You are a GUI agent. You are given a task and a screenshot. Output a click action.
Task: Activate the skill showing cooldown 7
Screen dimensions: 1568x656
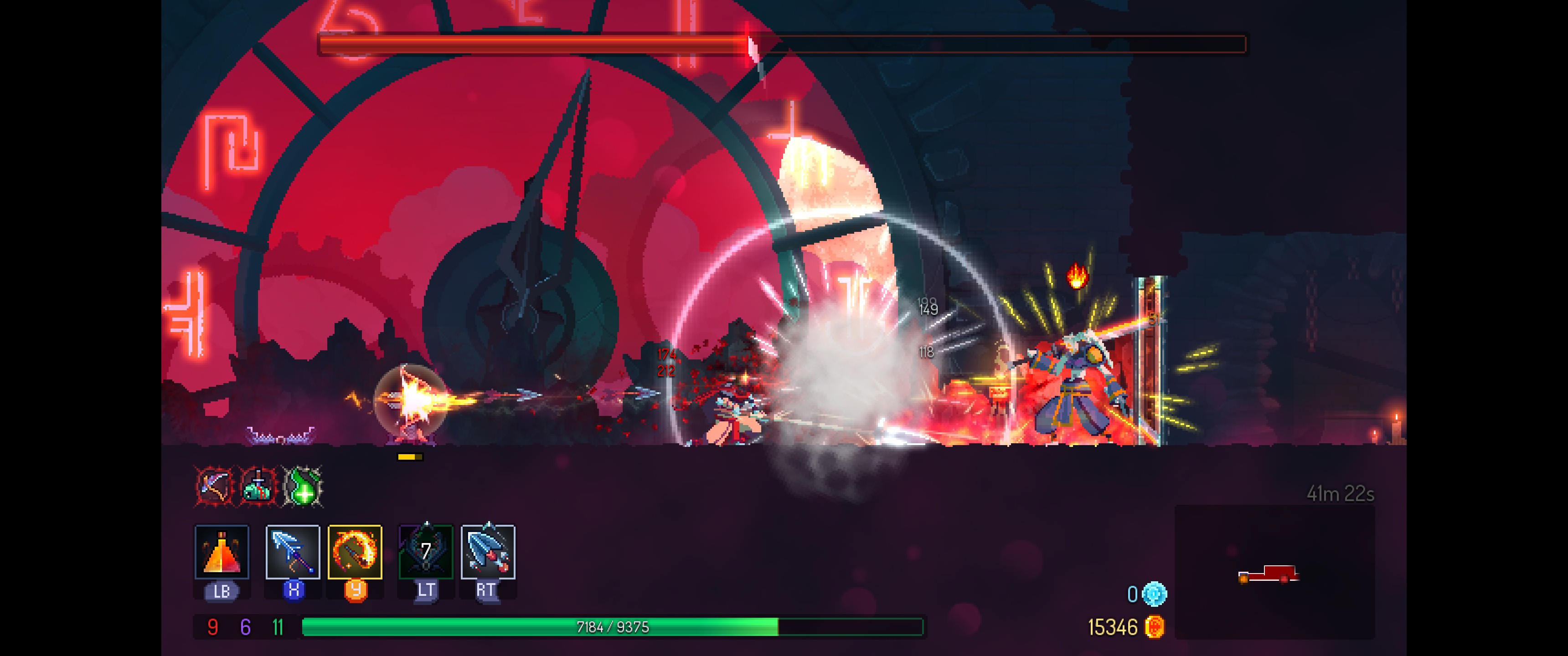pyautogui.click(x=425, y=551)
